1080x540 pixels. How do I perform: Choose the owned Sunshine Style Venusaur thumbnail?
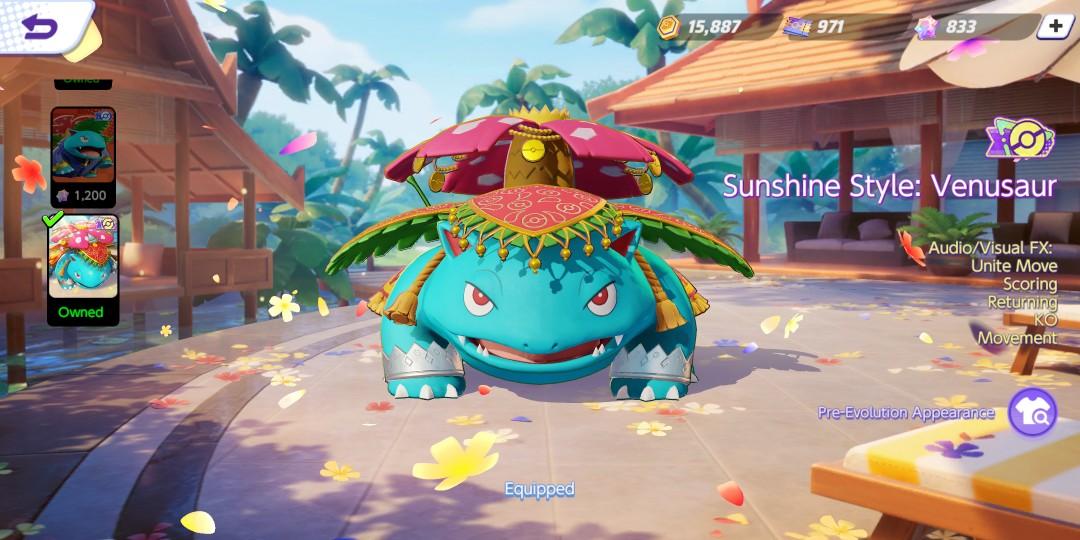tap(83, 264)
